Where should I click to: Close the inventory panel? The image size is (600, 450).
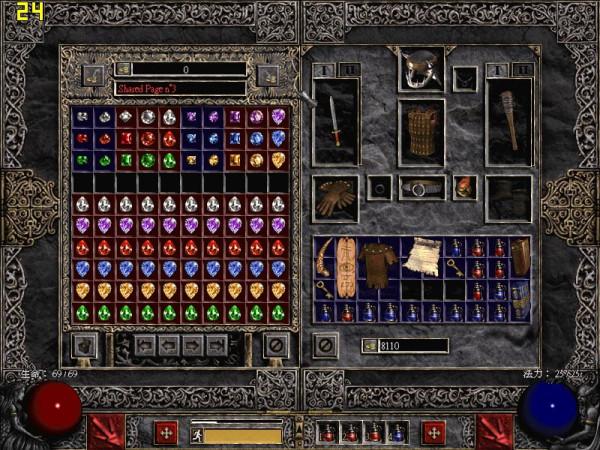click(325, 346)
